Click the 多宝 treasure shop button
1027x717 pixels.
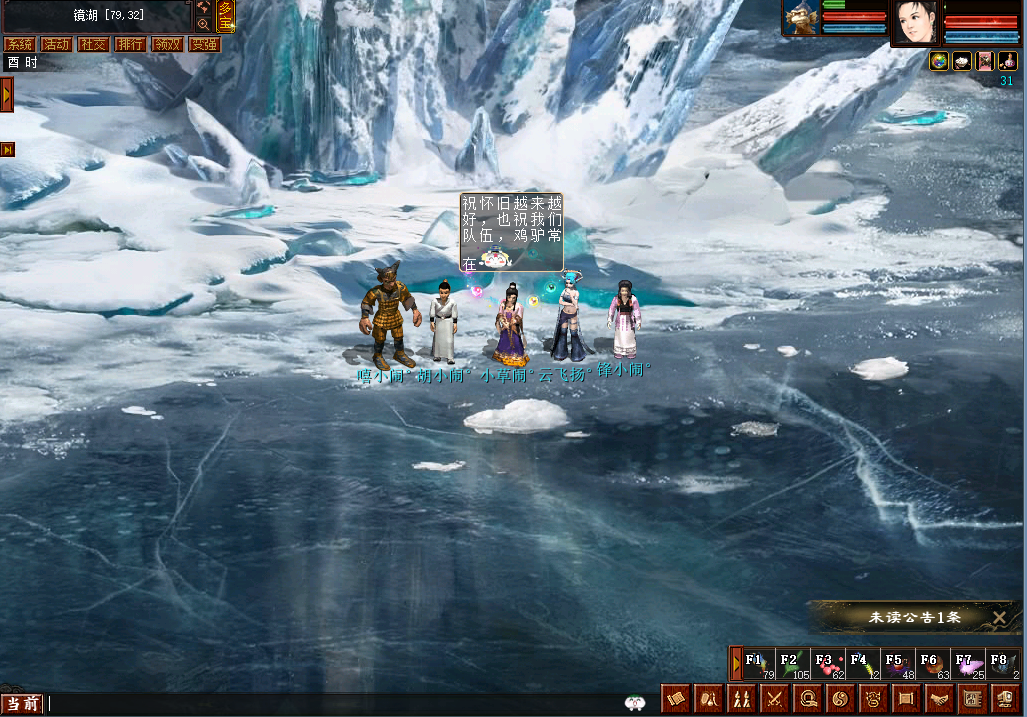pyautogui.click(x=226, y=16)
